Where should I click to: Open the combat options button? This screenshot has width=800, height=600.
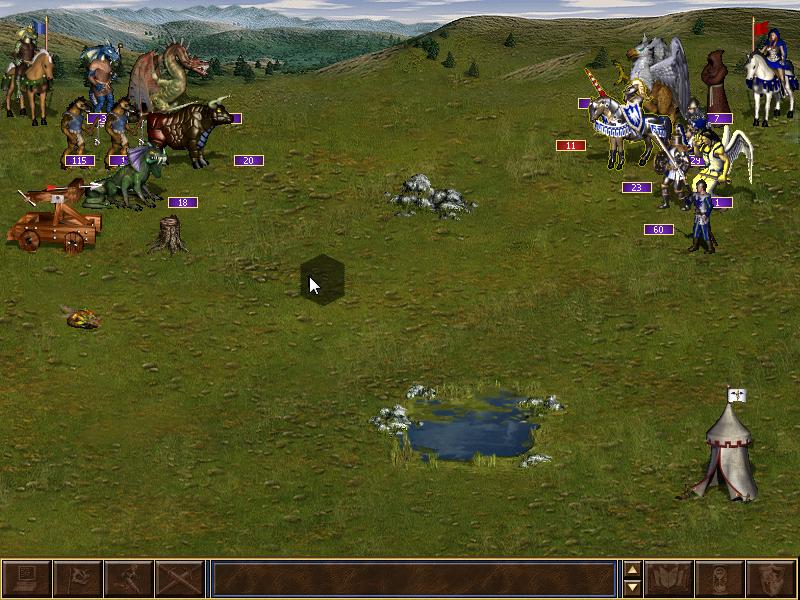click(x=27, y=579)
